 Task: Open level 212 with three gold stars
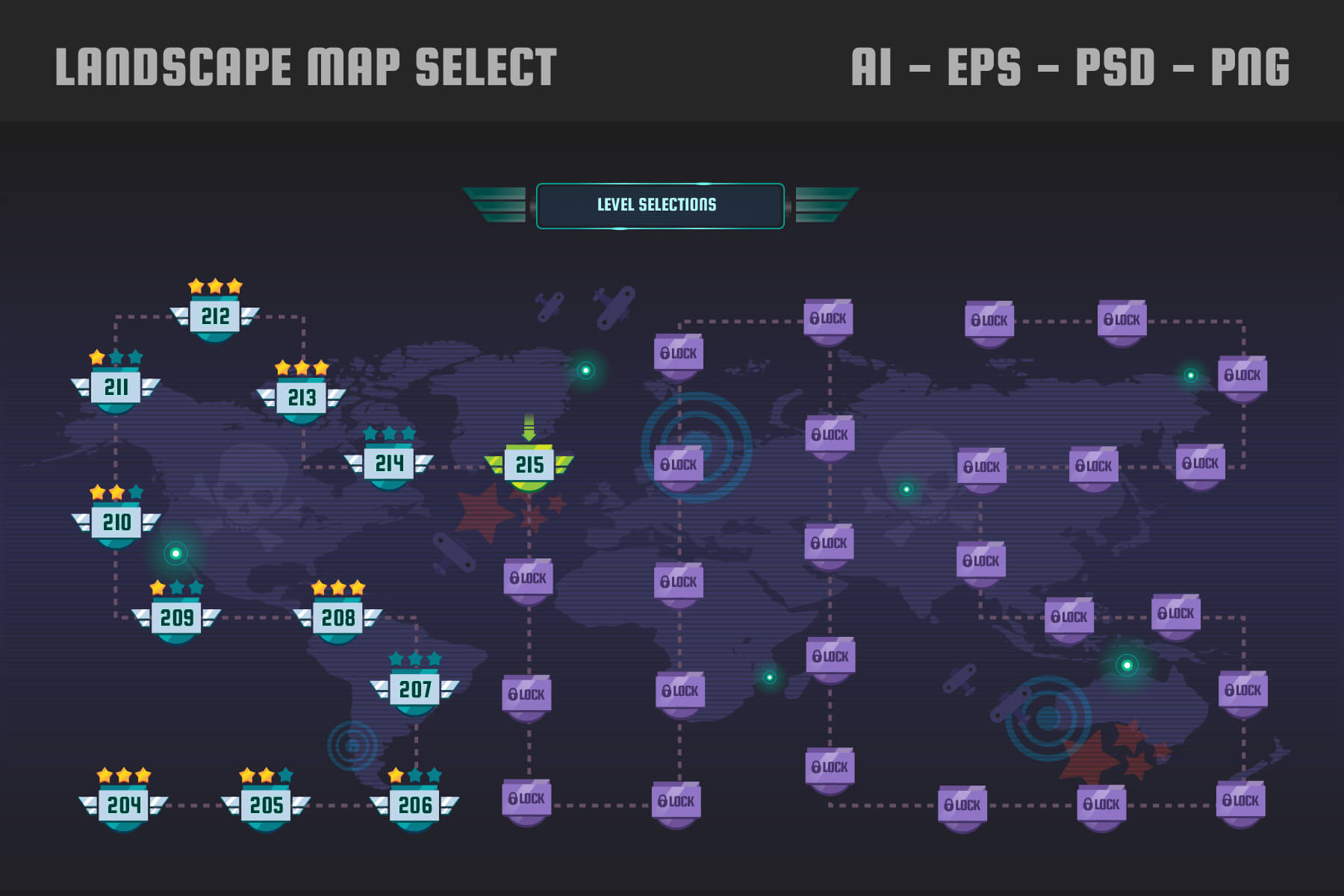(x=215, y=316)
